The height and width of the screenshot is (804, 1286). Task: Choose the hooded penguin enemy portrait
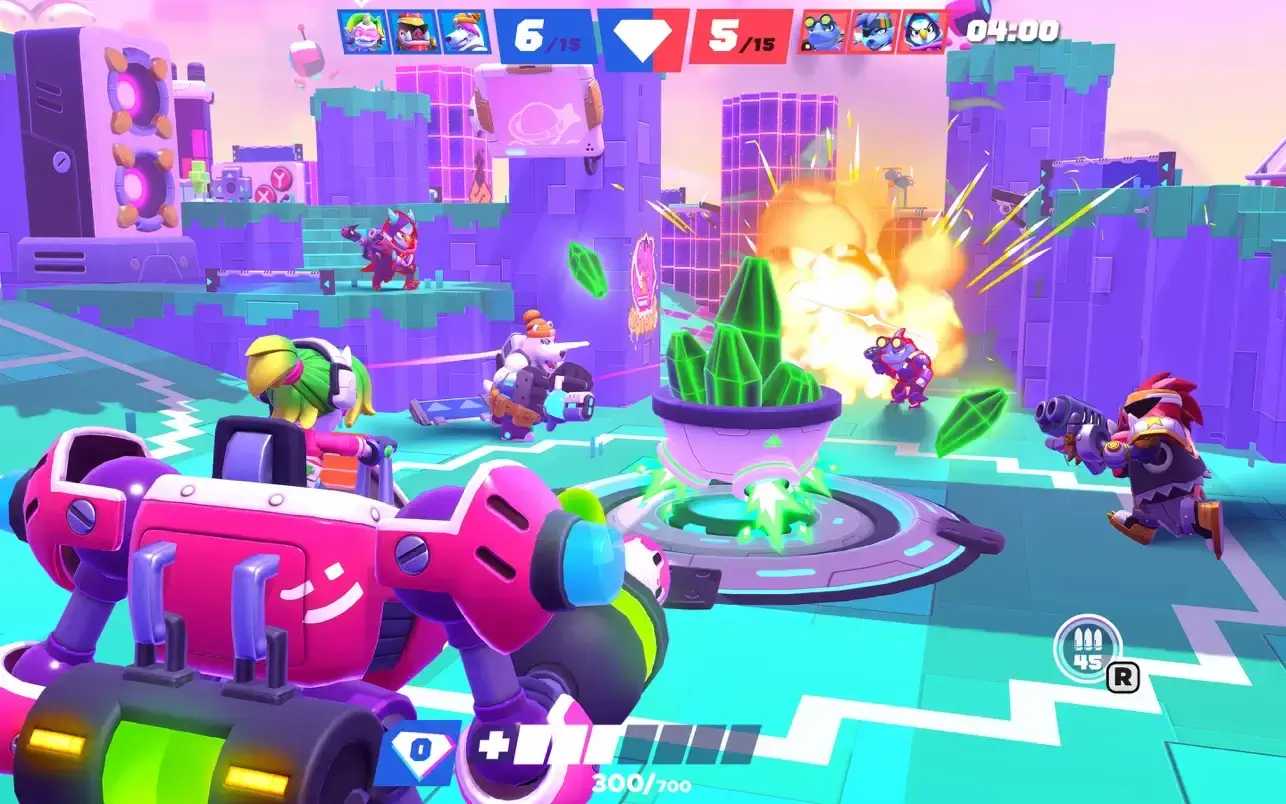[x=922, y=32]
